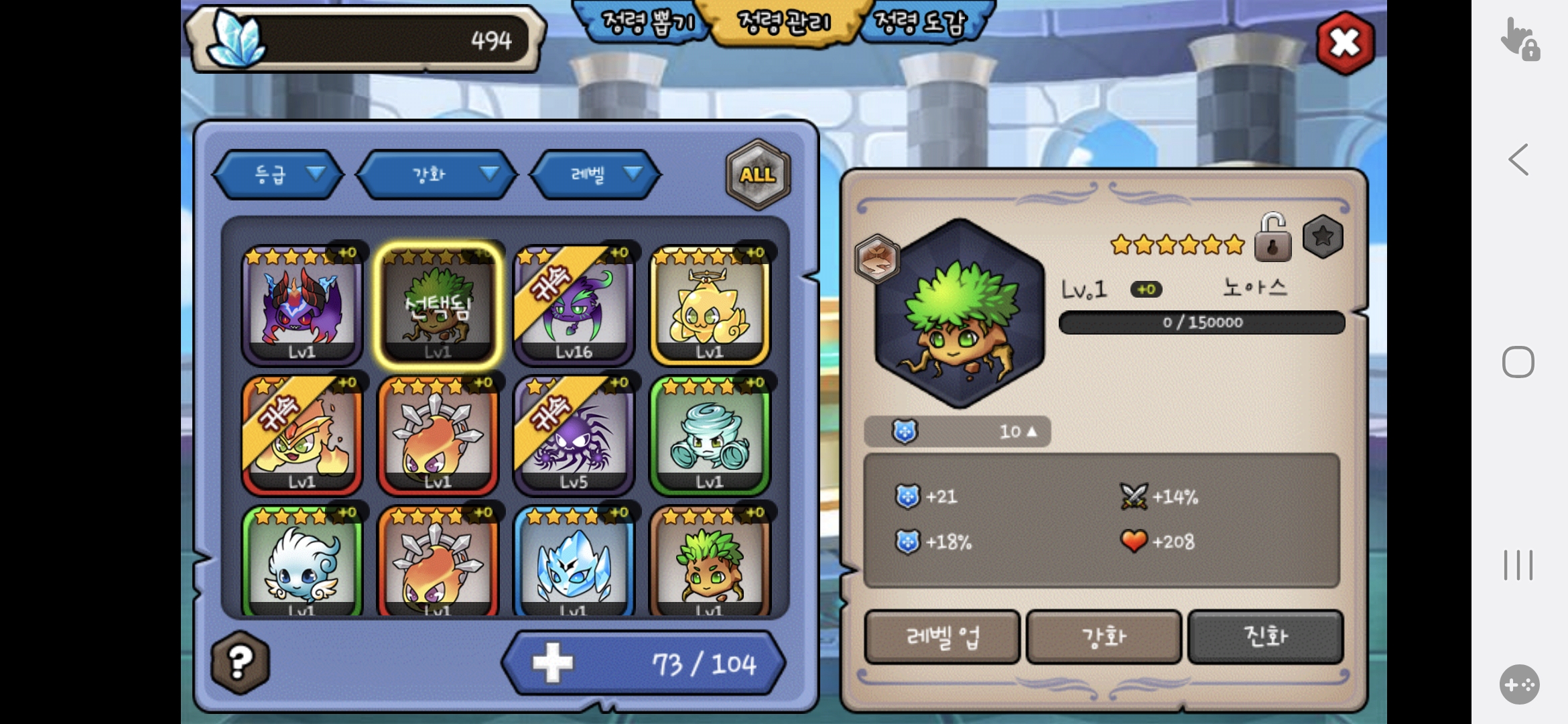Open the 레벨 sort dropdown
The height and width of the screenshot is (724, 1568).
[596, 175]
